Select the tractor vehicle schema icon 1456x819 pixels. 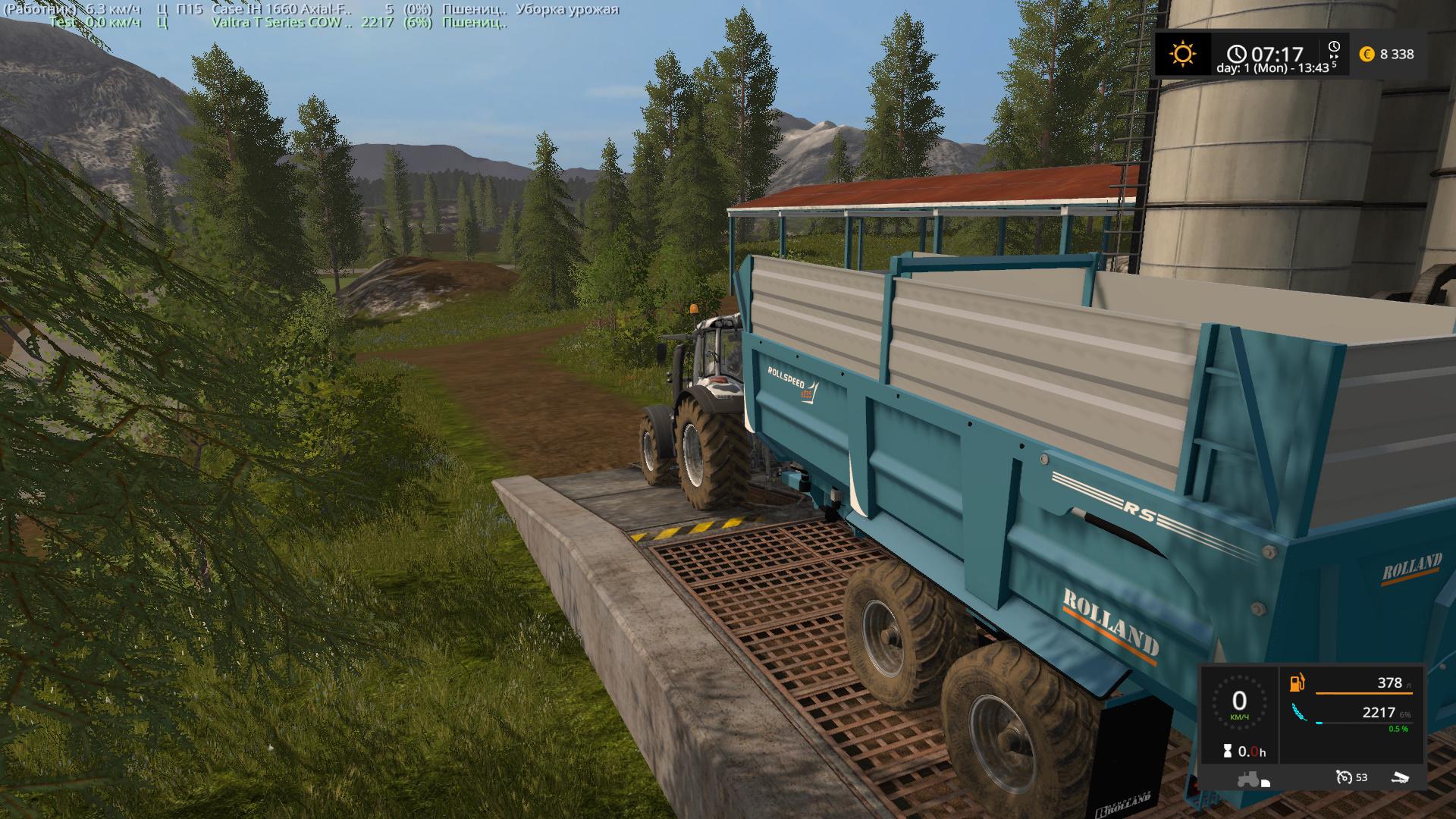(x=1250, y=779)
